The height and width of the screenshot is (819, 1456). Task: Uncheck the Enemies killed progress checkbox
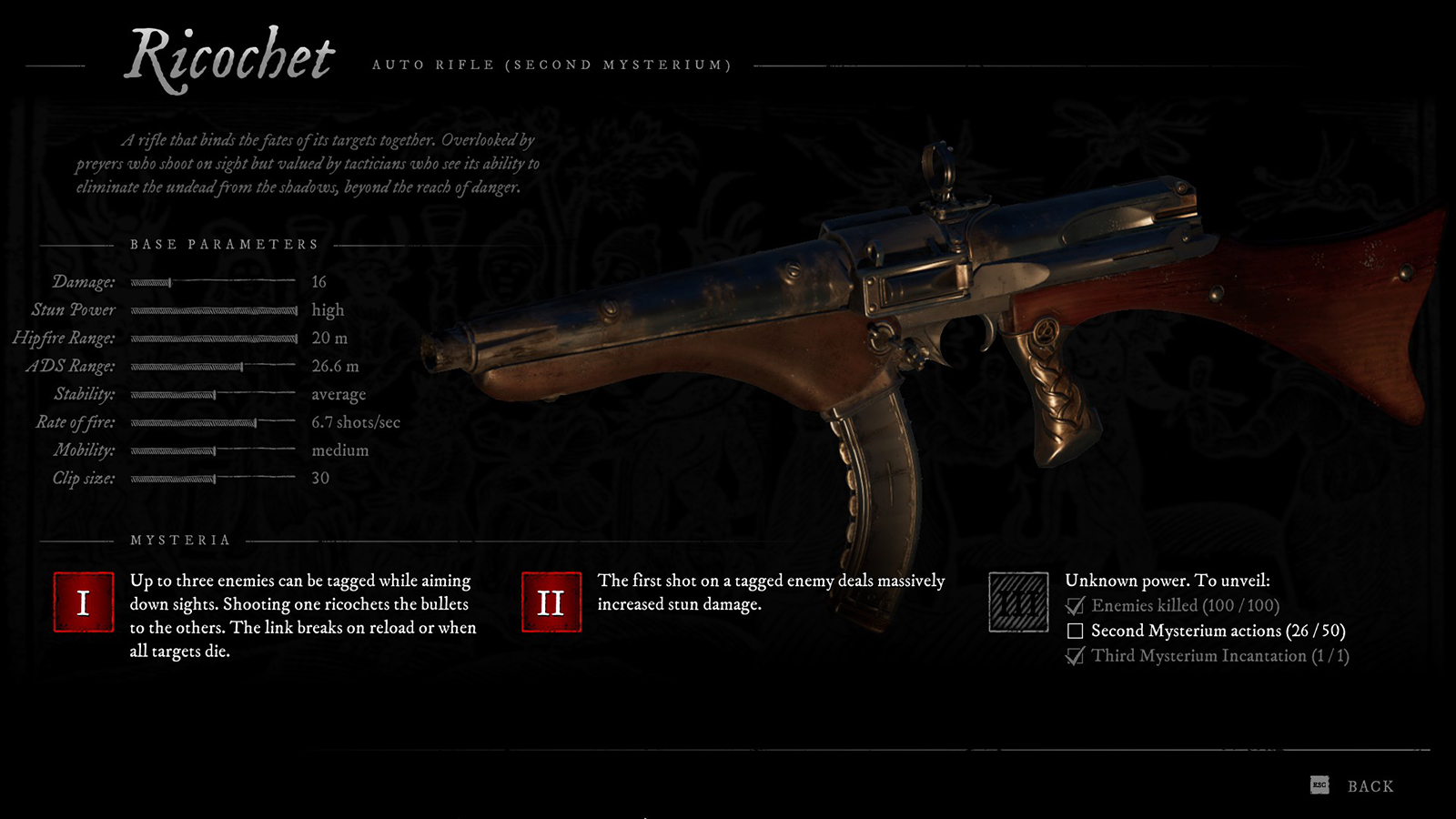(x=1075, y=604)
